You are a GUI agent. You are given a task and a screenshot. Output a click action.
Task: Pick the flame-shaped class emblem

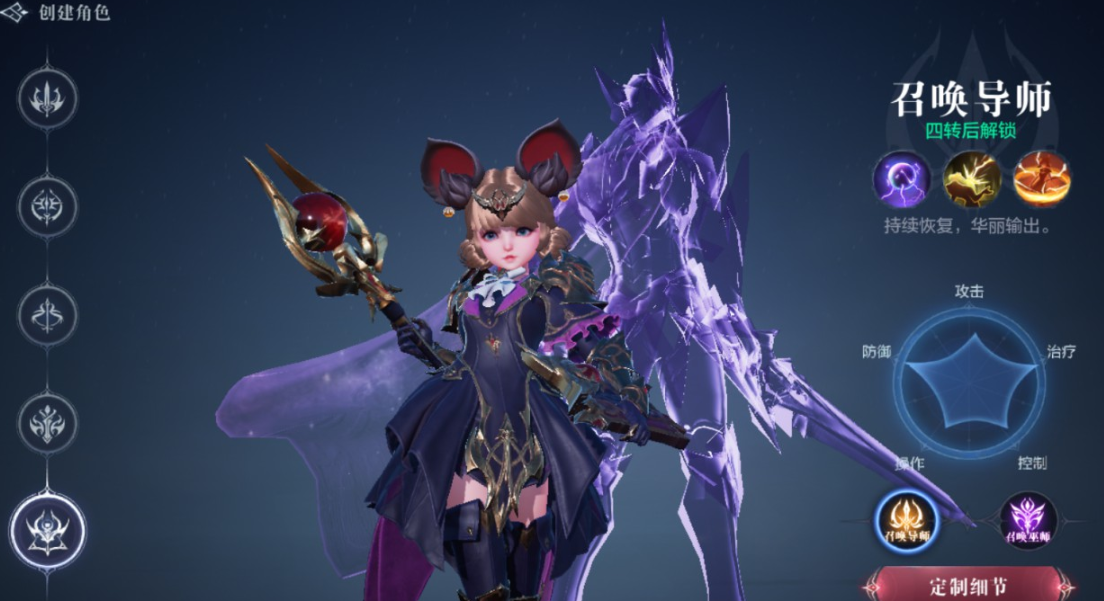(x=47, y=422)
